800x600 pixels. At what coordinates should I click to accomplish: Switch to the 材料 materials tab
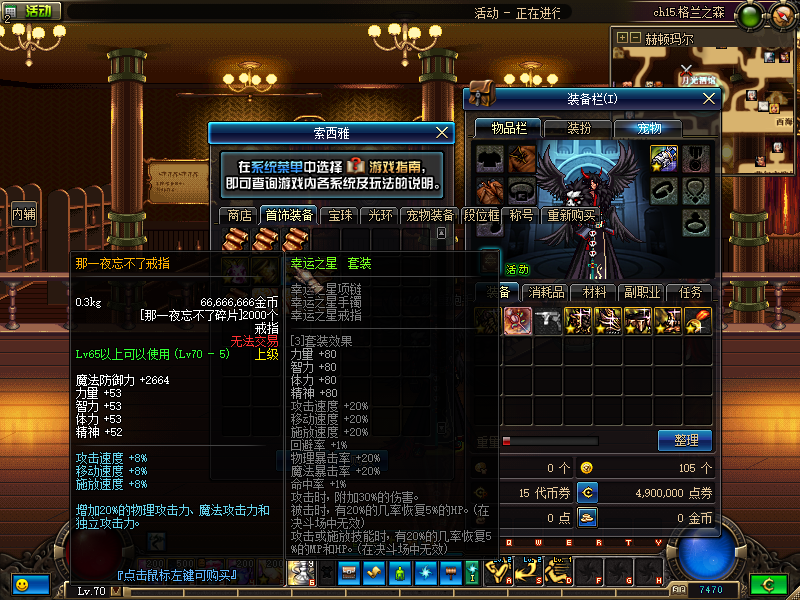coord(594,292)
